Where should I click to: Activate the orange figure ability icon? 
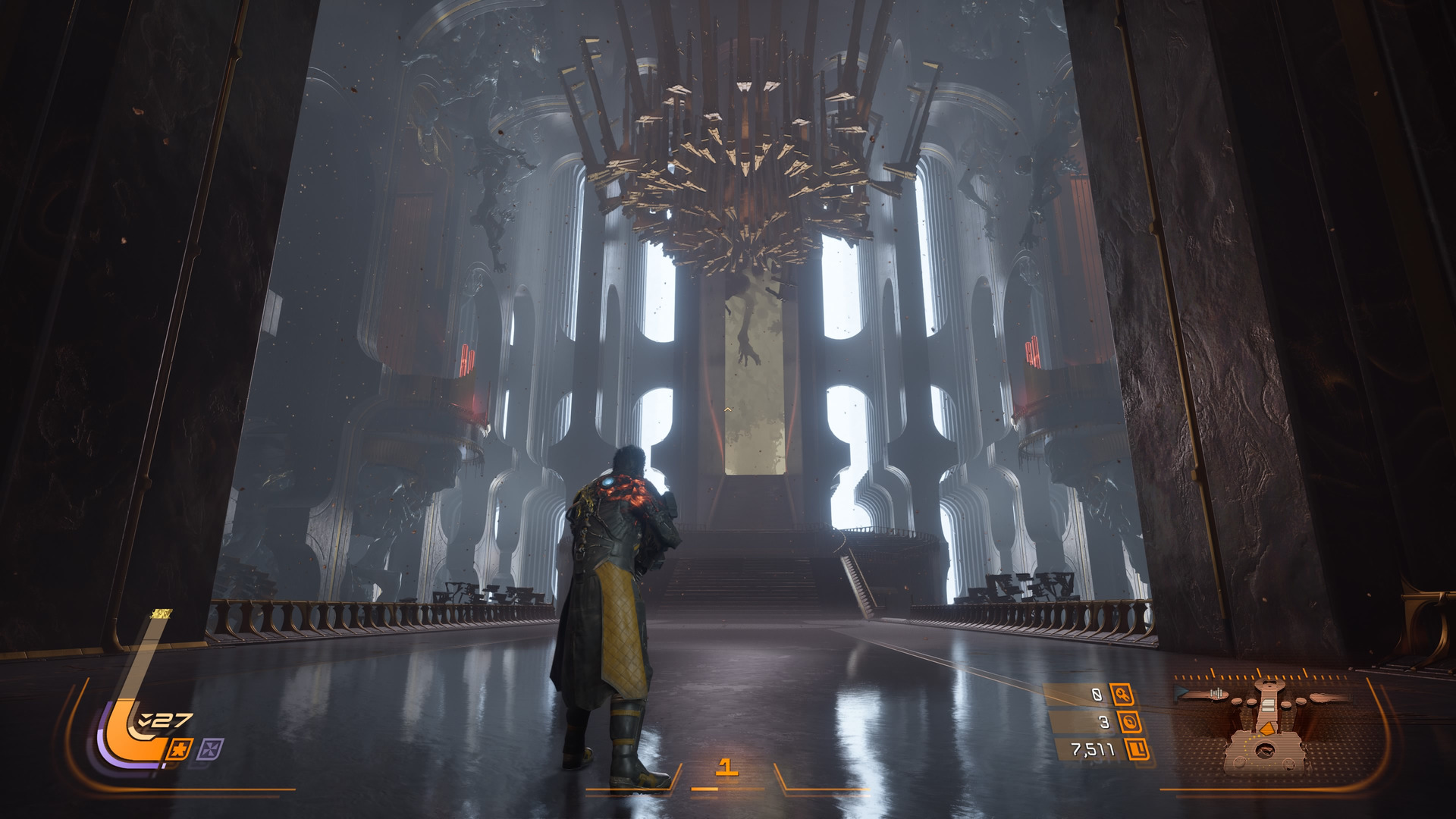click(x=180, y=750)
